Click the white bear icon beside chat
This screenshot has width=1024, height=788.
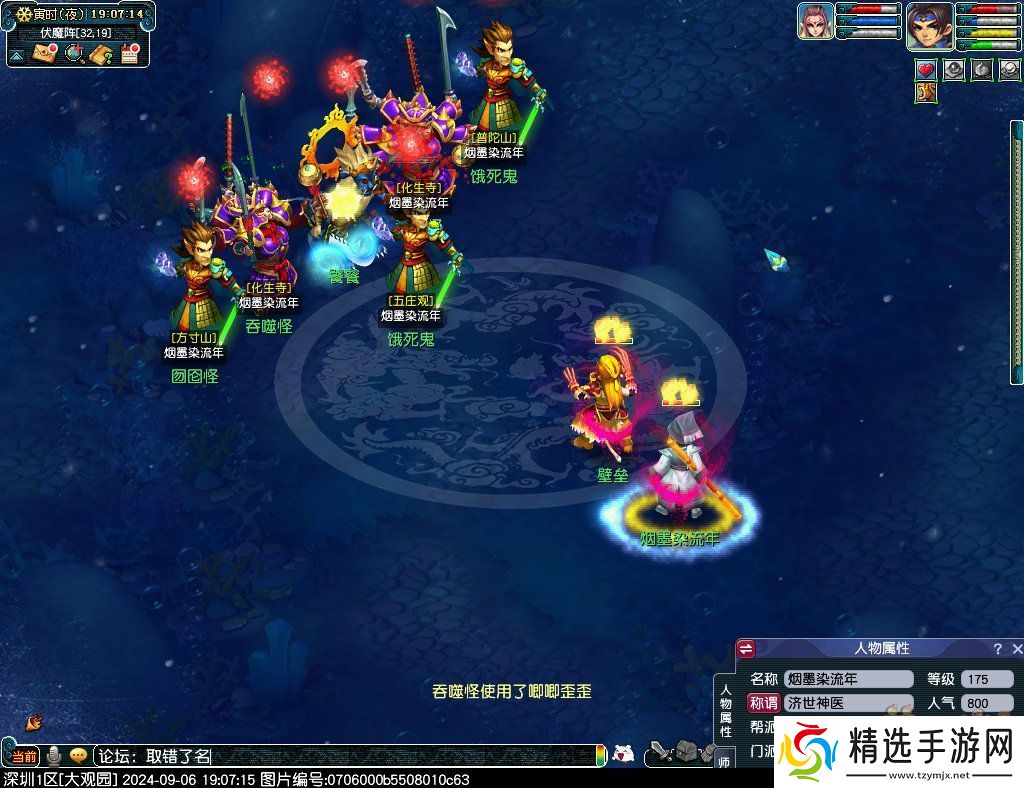623,754
